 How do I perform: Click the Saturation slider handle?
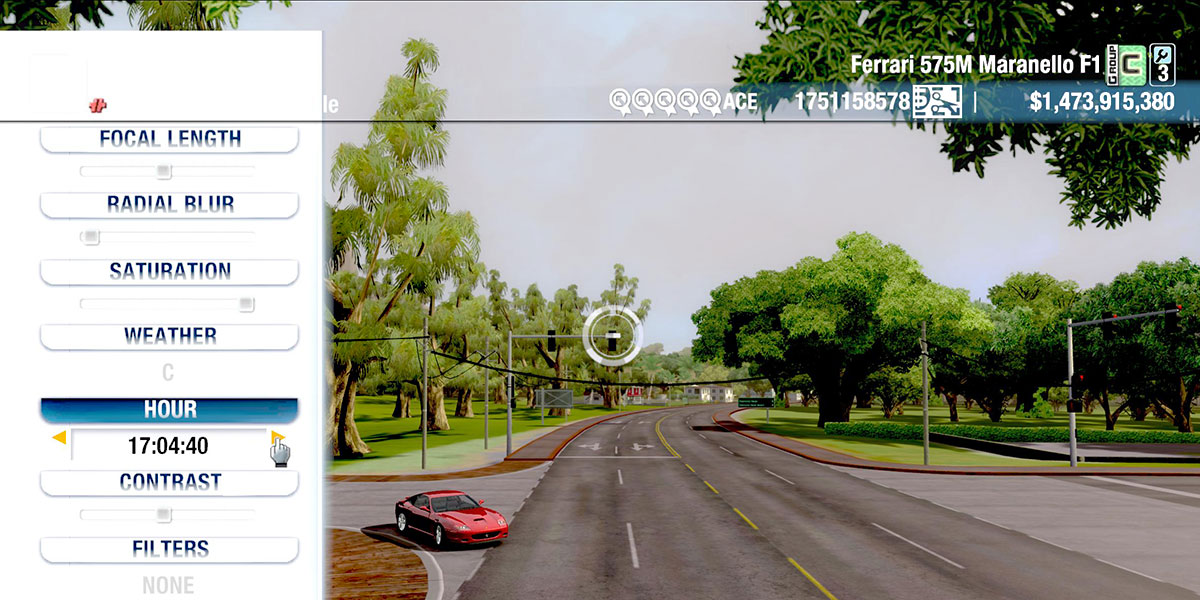[246, 304]
